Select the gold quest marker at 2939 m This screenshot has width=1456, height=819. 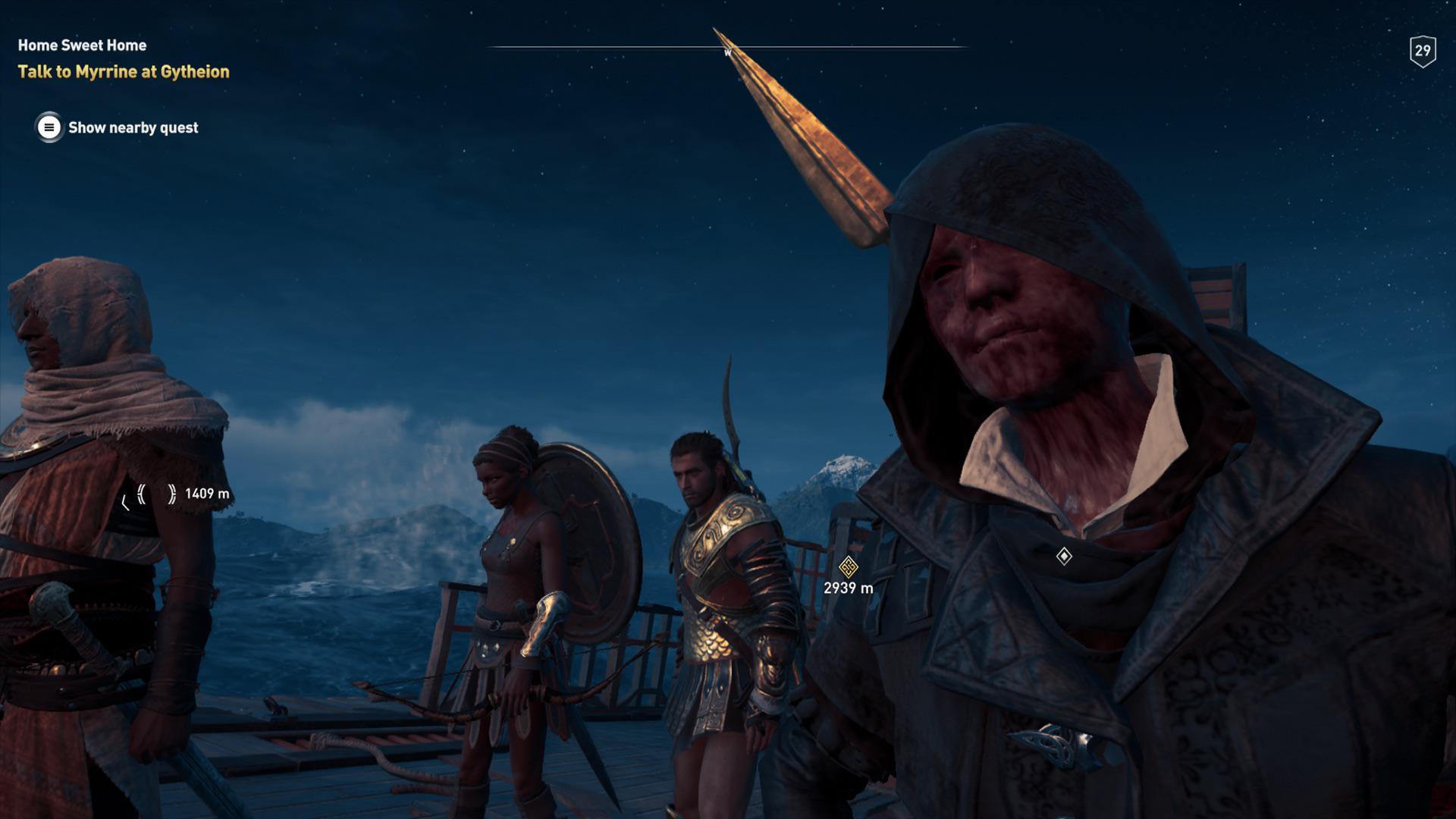click(848, 566)
